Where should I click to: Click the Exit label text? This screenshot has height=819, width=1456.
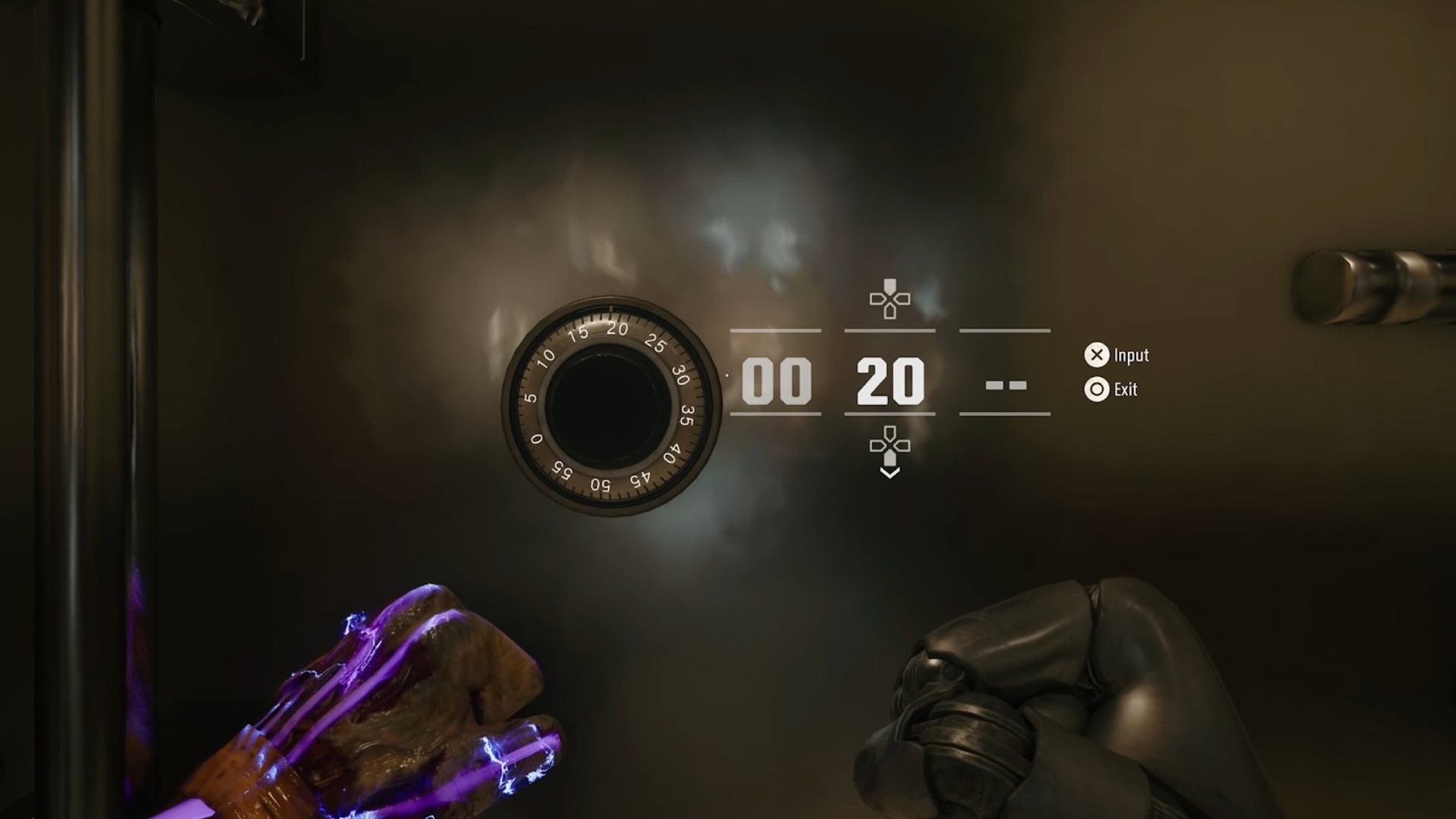[1126, 390]
